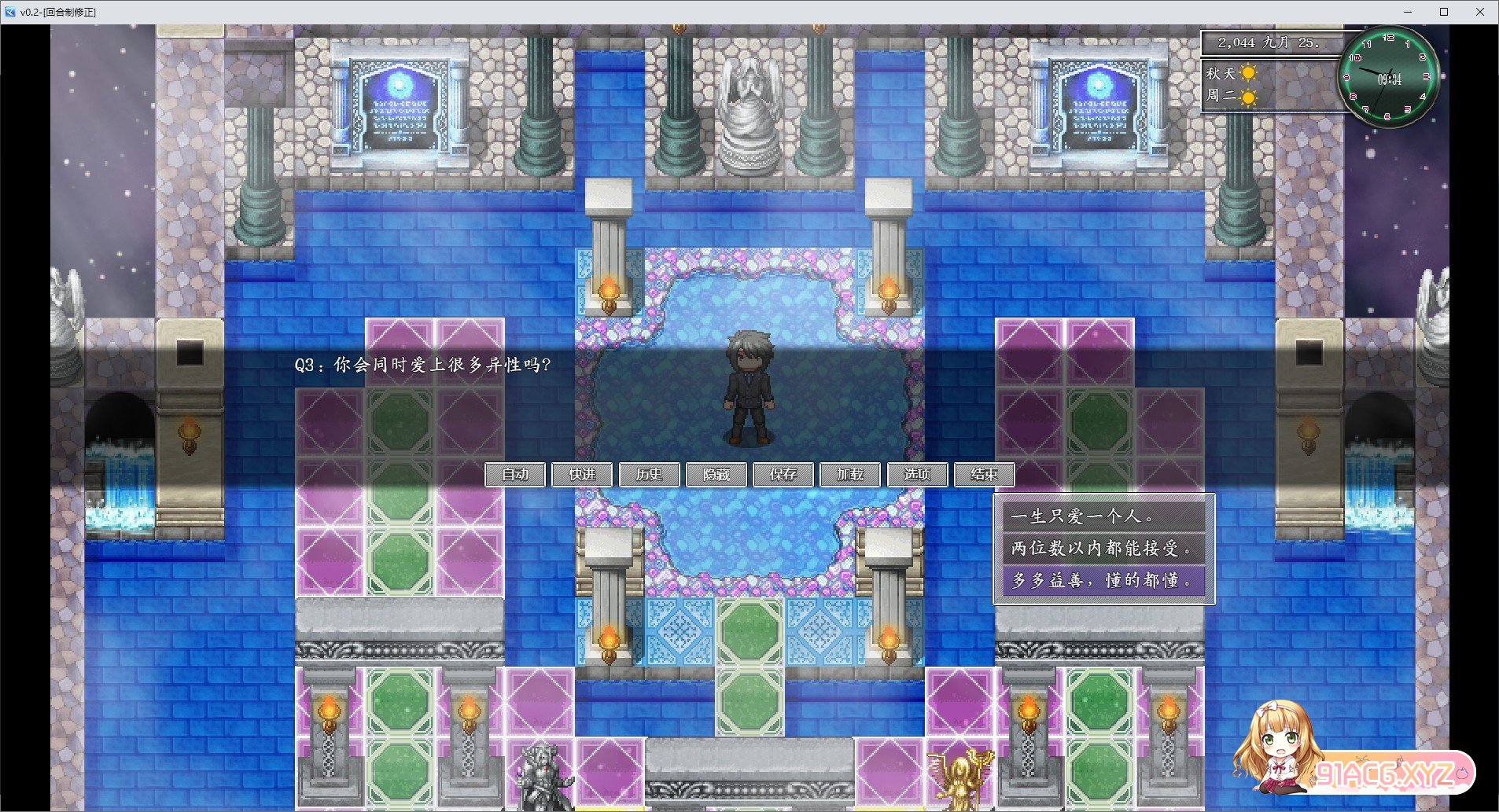Activate the 快进 fast-forward button

click(x=582, y=475)
